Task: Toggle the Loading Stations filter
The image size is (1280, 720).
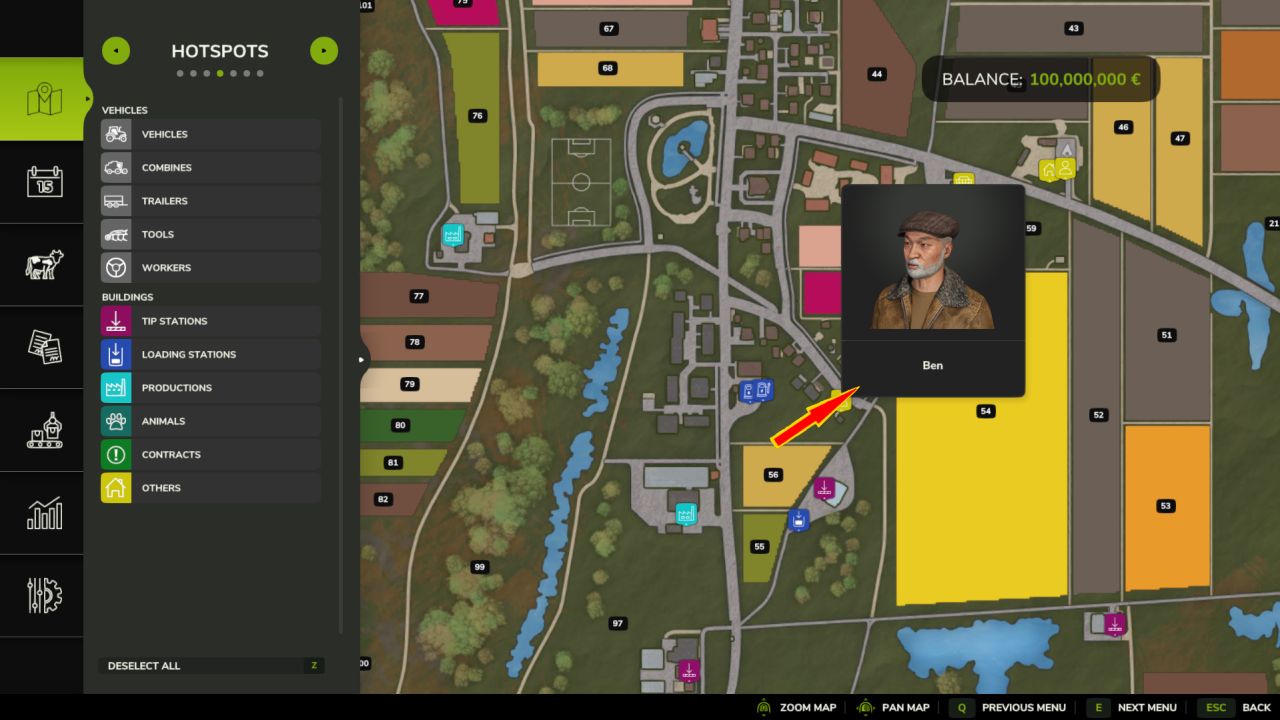Action: [x=211, y=354]
